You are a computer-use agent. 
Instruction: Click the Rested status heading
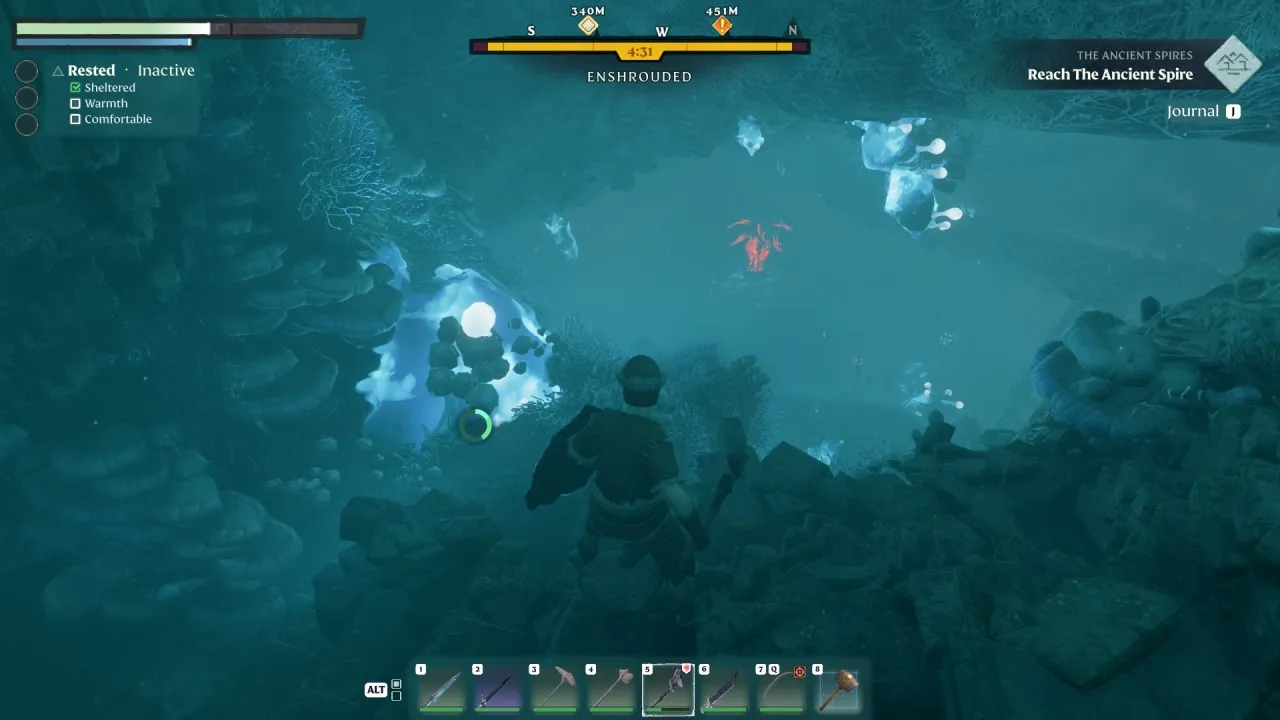91,70
